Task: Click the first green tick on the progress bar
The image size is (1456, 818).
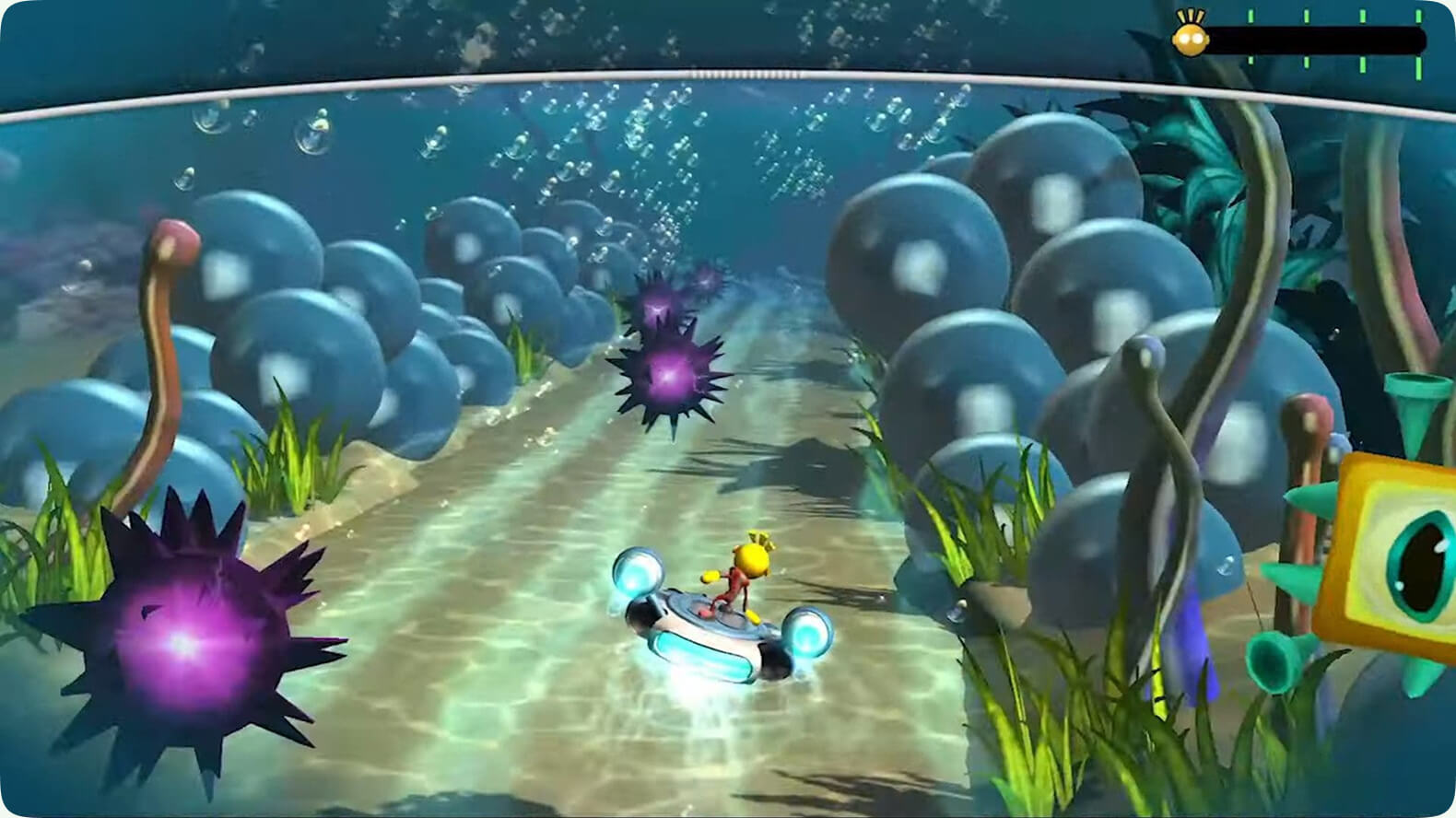Action: click(1251, 17)
